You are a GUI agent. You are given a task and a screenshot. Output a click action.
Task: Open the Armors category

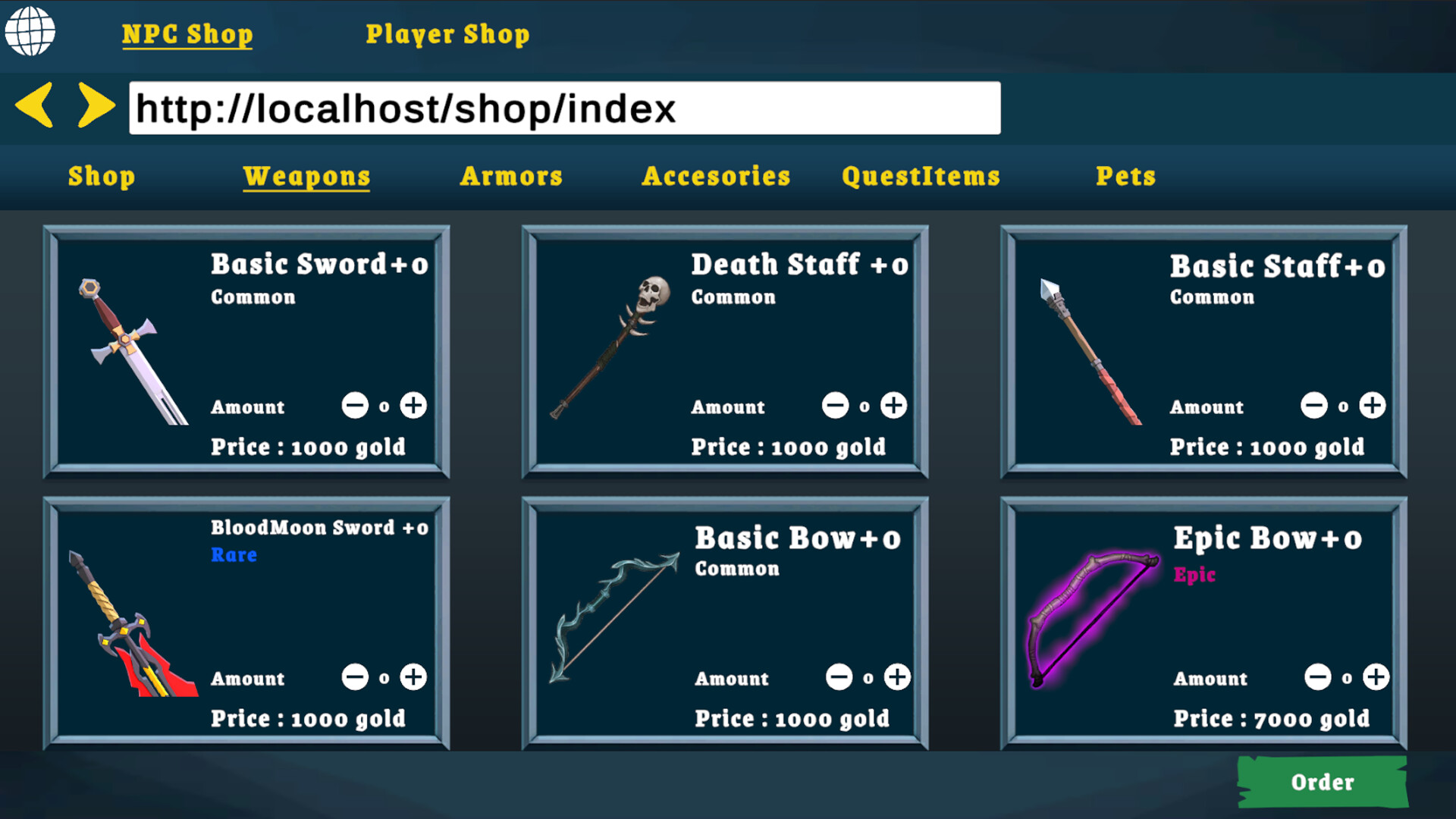[511, 176]
